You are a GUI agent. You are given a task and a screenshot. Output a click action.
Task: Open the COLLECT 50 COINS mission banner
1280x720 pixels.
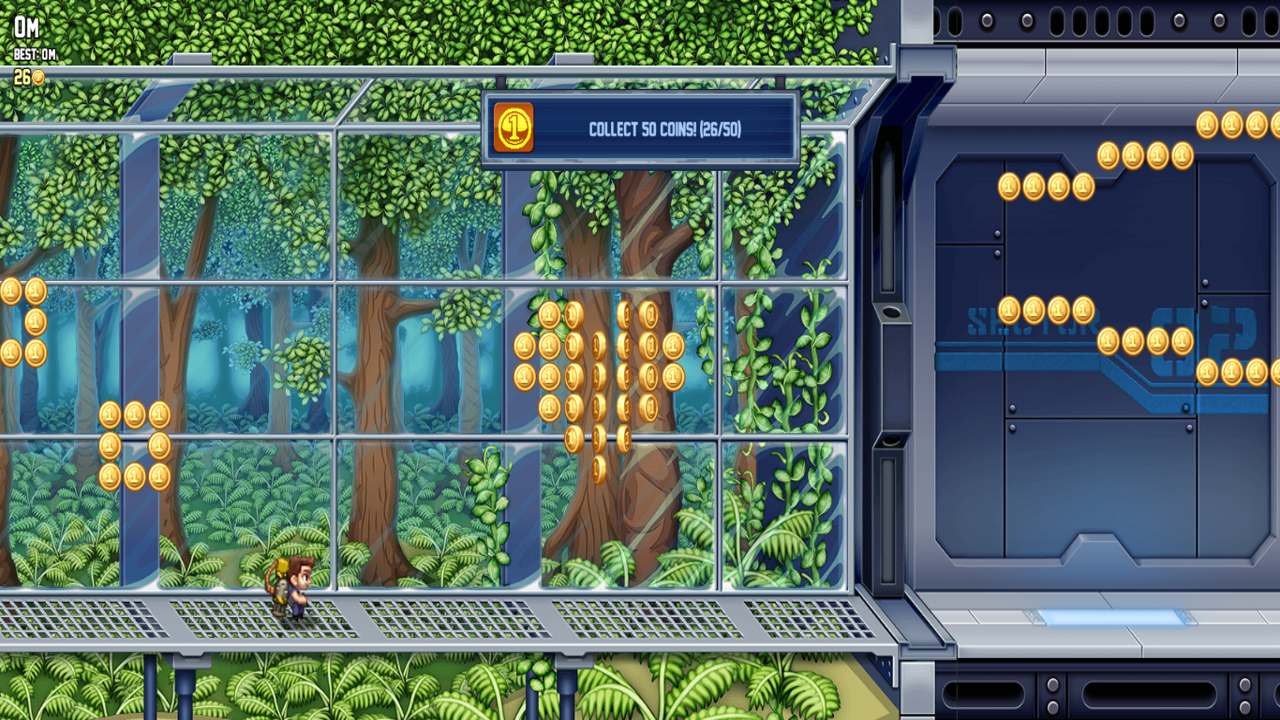pos(640,127)
